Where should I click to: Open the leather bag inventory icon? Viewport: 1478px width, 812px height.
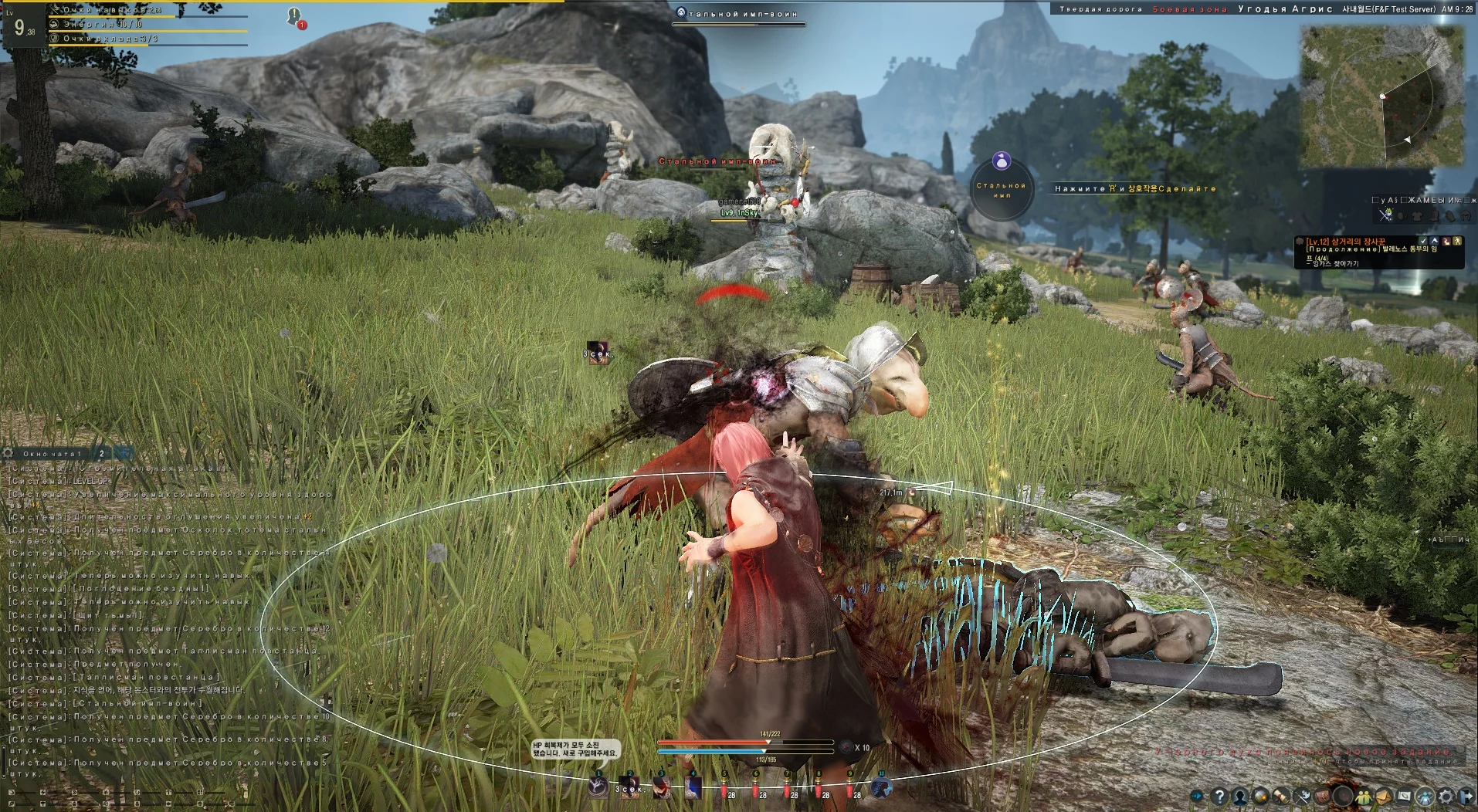pyautogui.click(x=1322, y=796)
